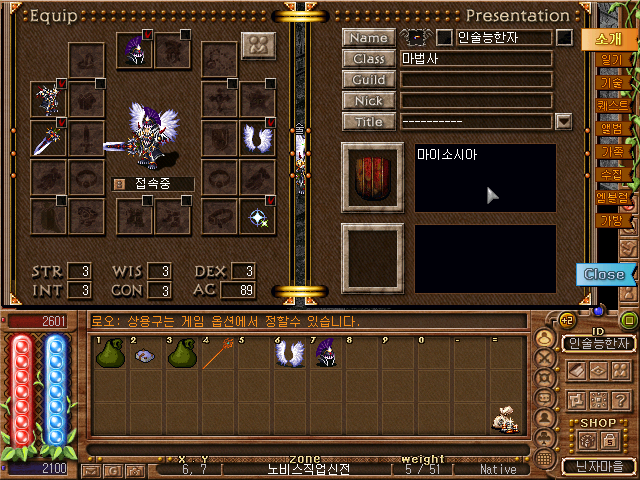Pick the purple helmet in inventory slot 7
Image resolution: width=640 pixels, height=480 pixels.
(324, 356)
